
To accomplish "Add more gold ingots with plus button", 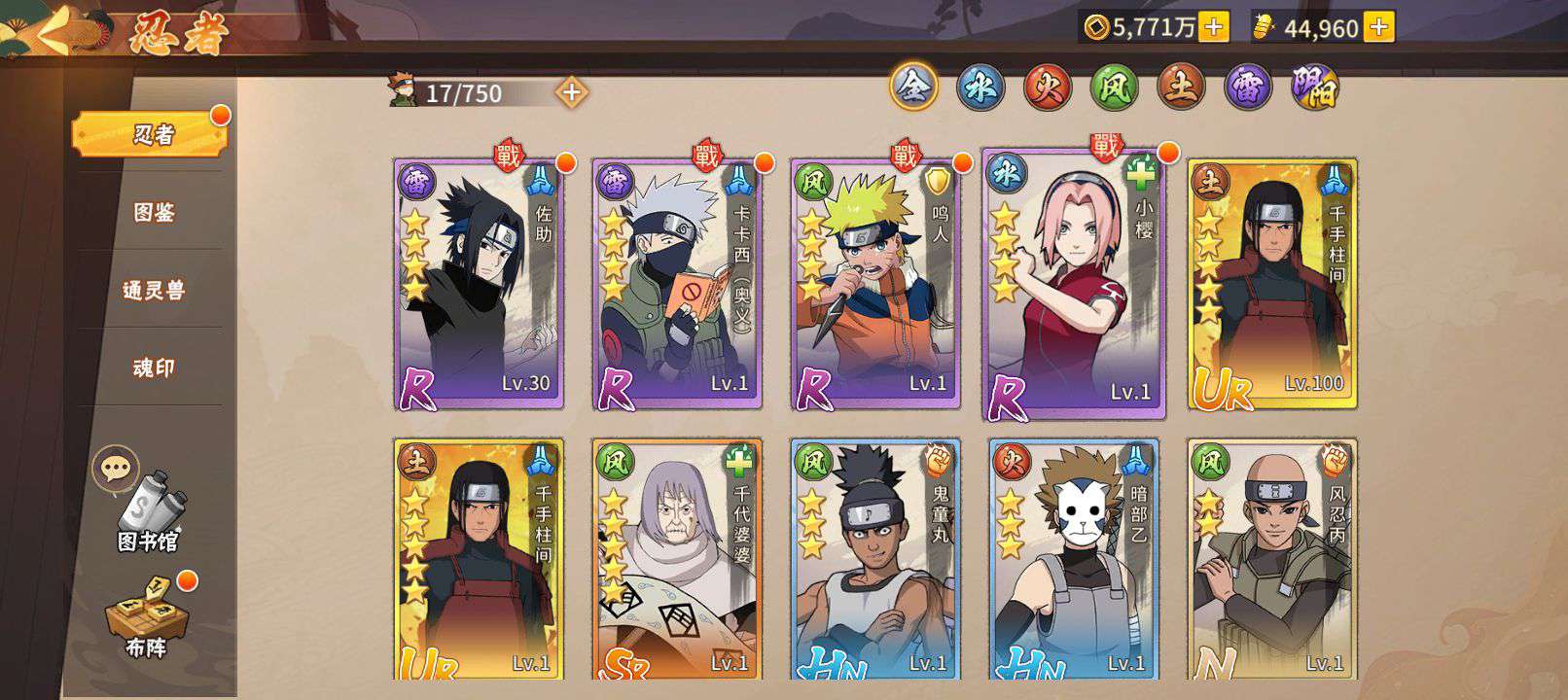I will tap(1378, 27).
